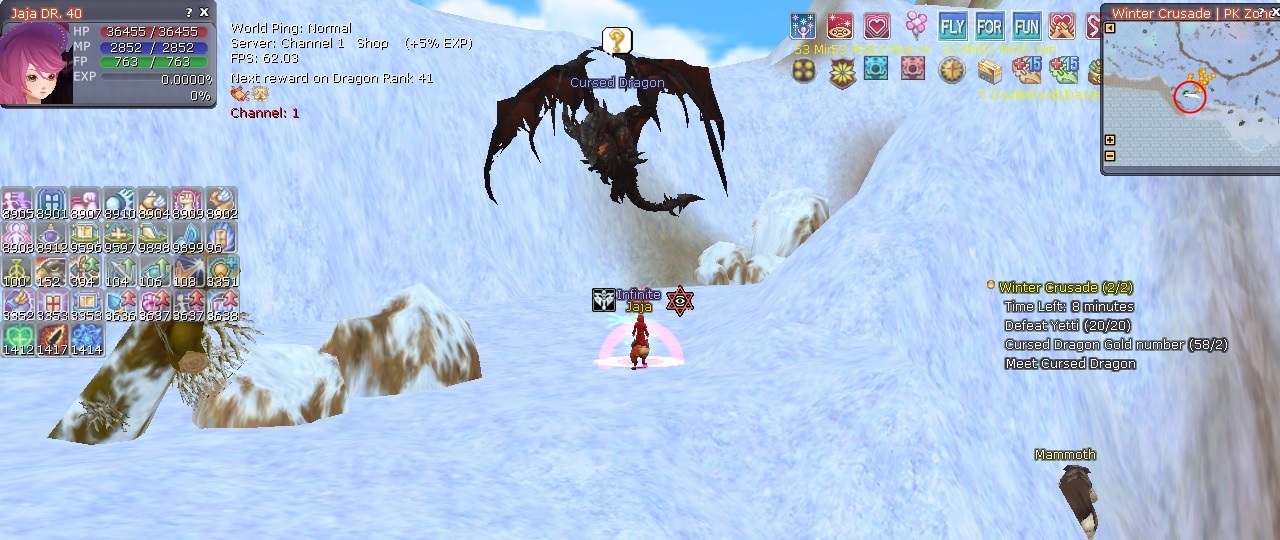Viewport: 1280px width, 540px height.
Task: Click Jaja's character portrait
Action: click(36, 63)
